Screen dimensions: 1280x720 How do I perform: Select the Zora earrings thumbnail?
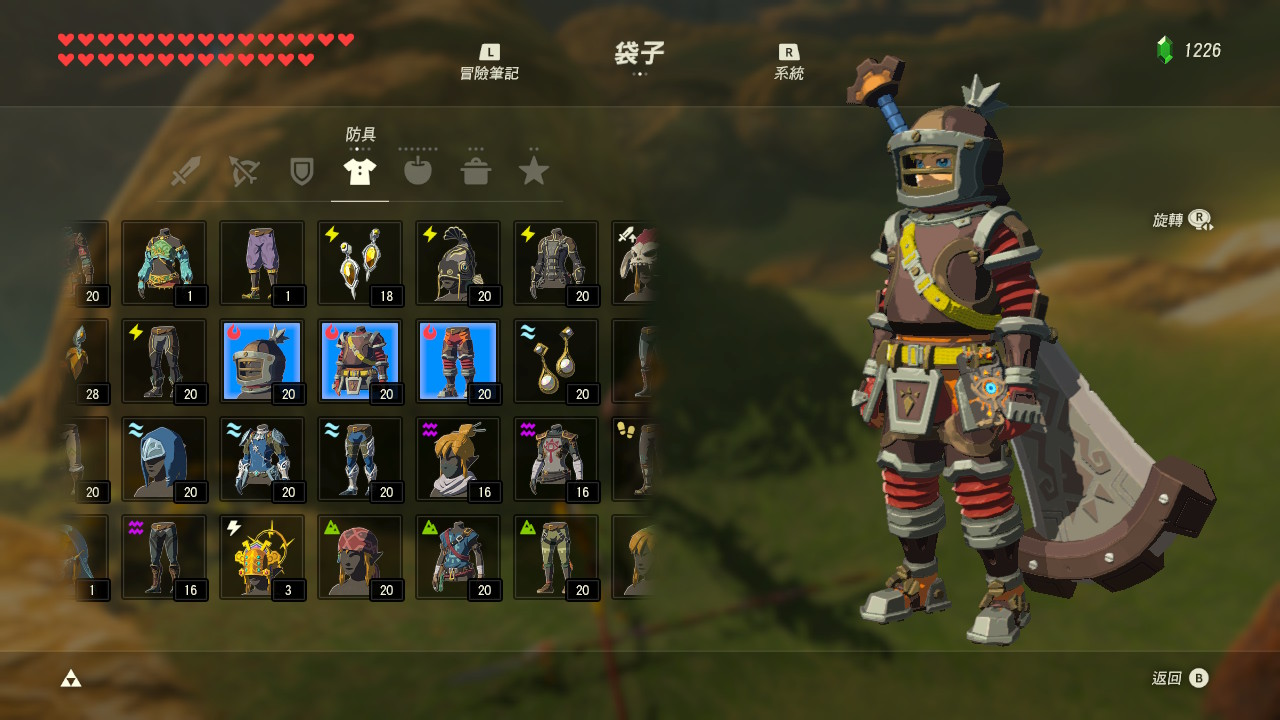point(555,360)
